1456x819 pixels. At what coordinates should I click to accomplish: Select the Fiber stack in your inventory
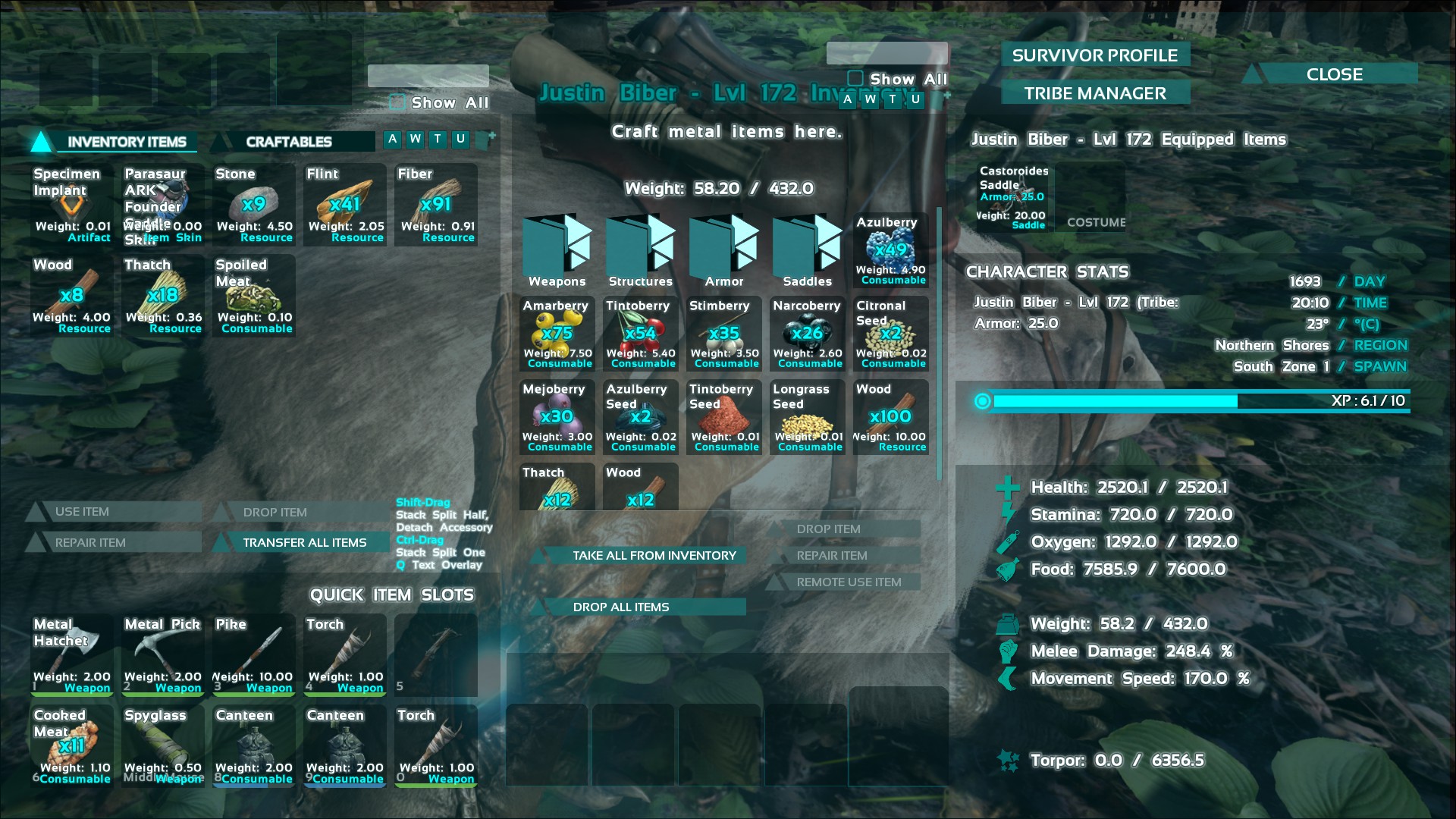[x=436, y=205]
